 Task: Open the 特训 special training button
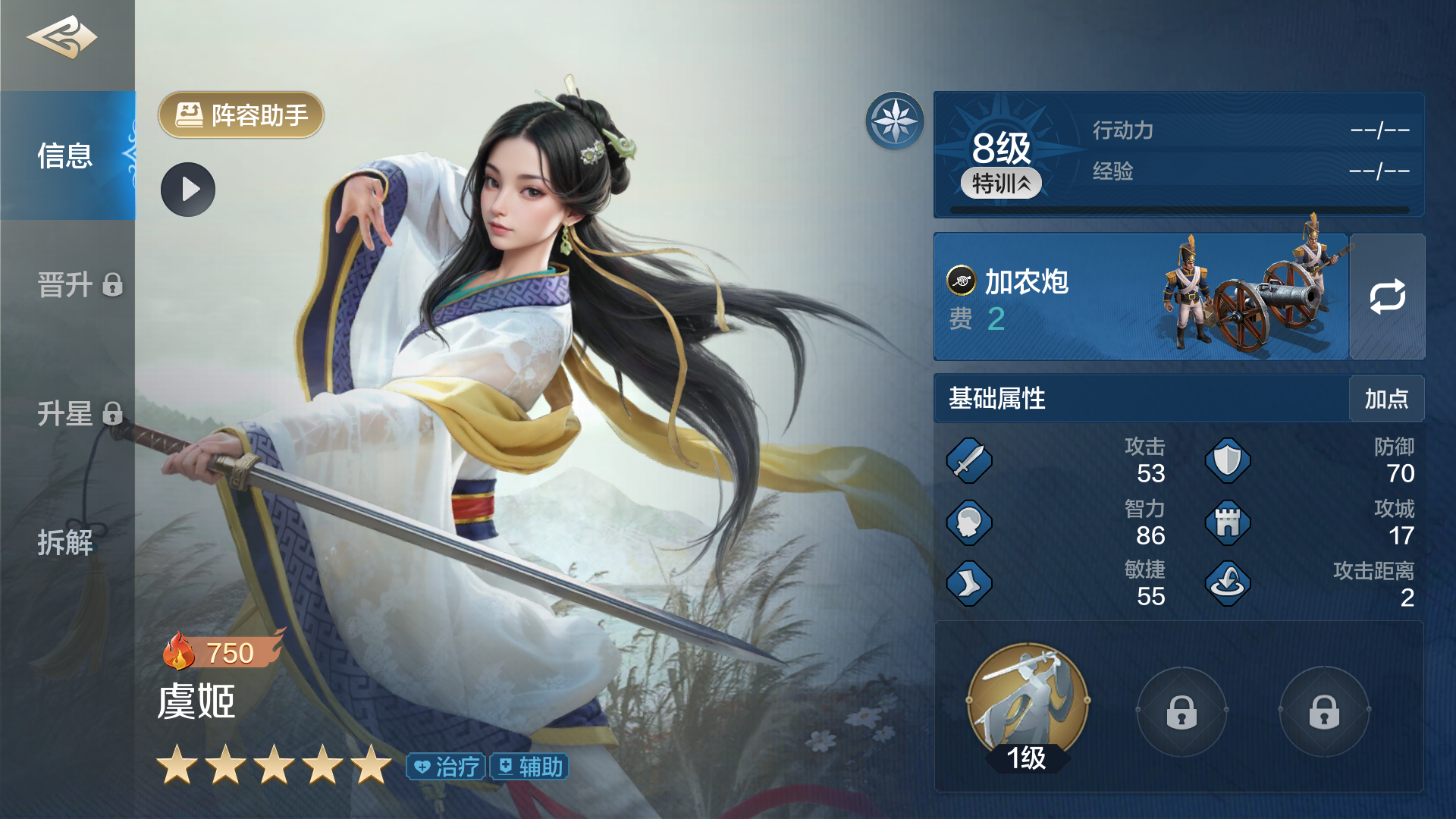pos(1001,184)
